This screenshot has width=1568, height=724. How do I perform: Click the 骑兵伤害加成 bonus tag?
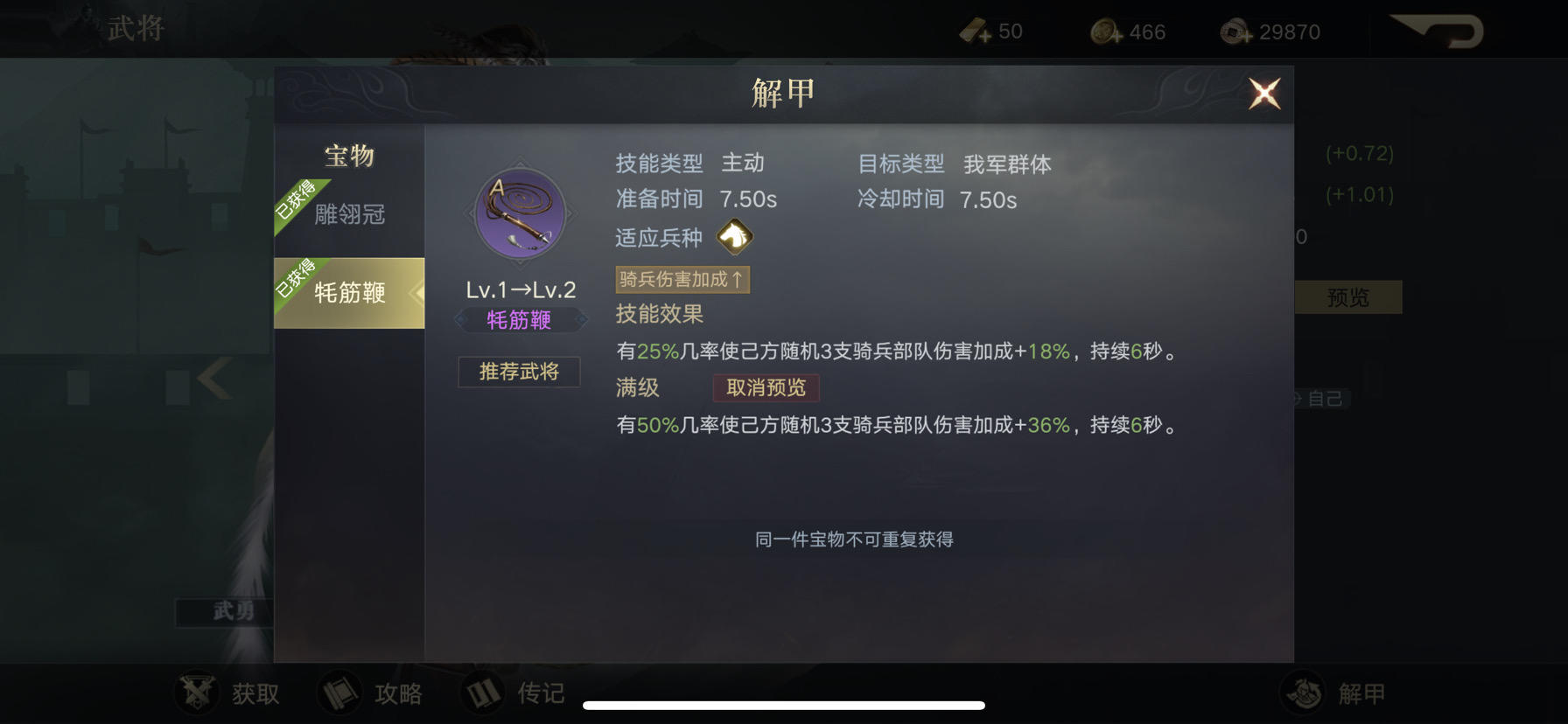point(682,279)
